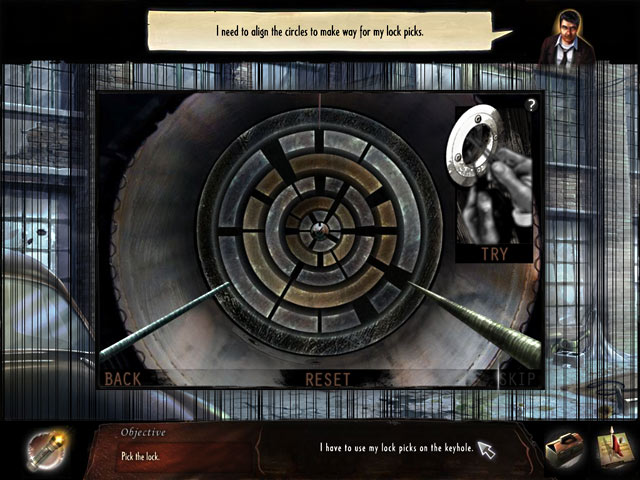Go back using the BACK button
The width and height of the screenshot is (640, 480).
click(123, 379)
